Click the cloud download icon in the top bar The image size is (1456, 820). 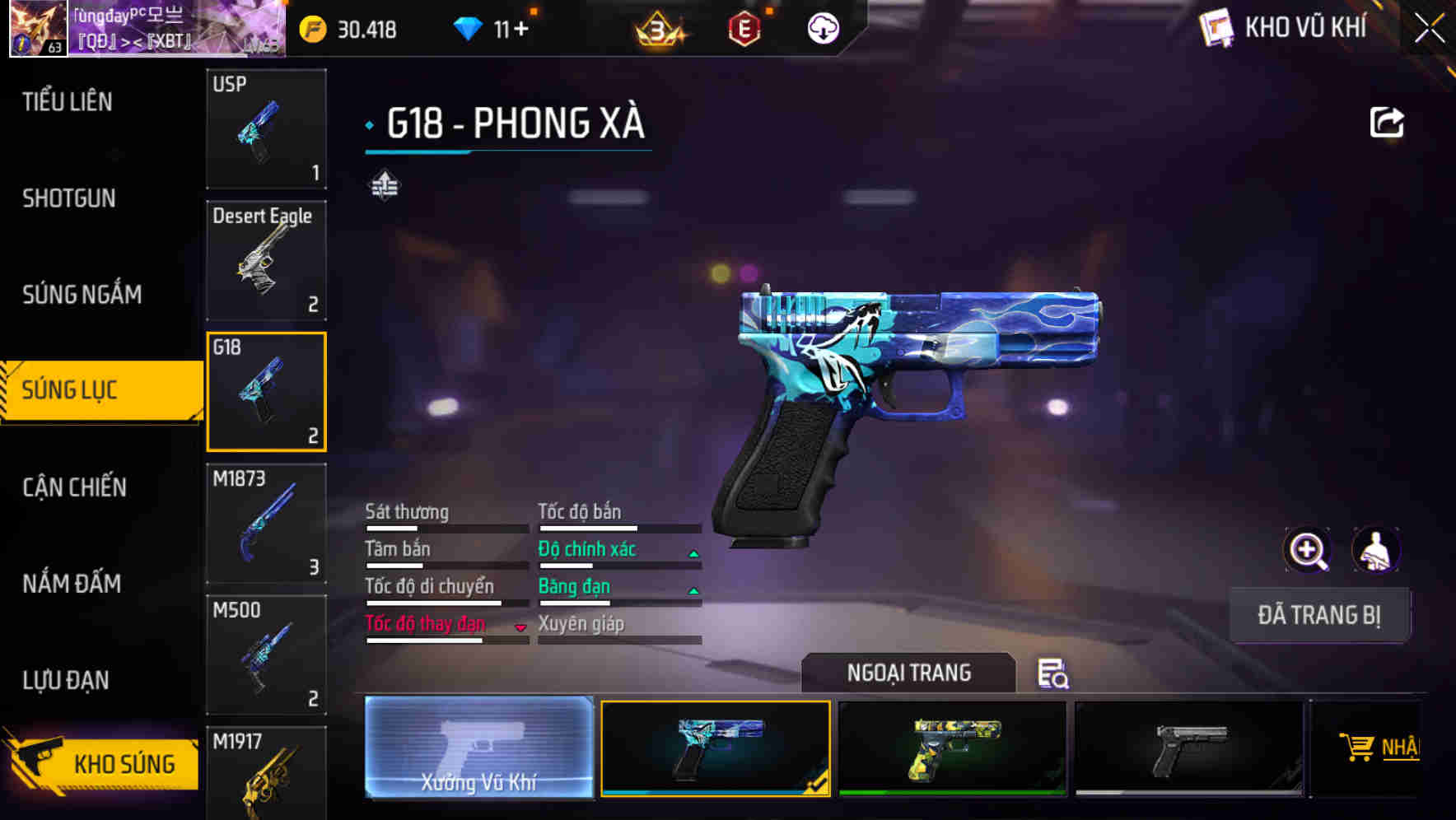pyautogui.click(x=822, y=29)
